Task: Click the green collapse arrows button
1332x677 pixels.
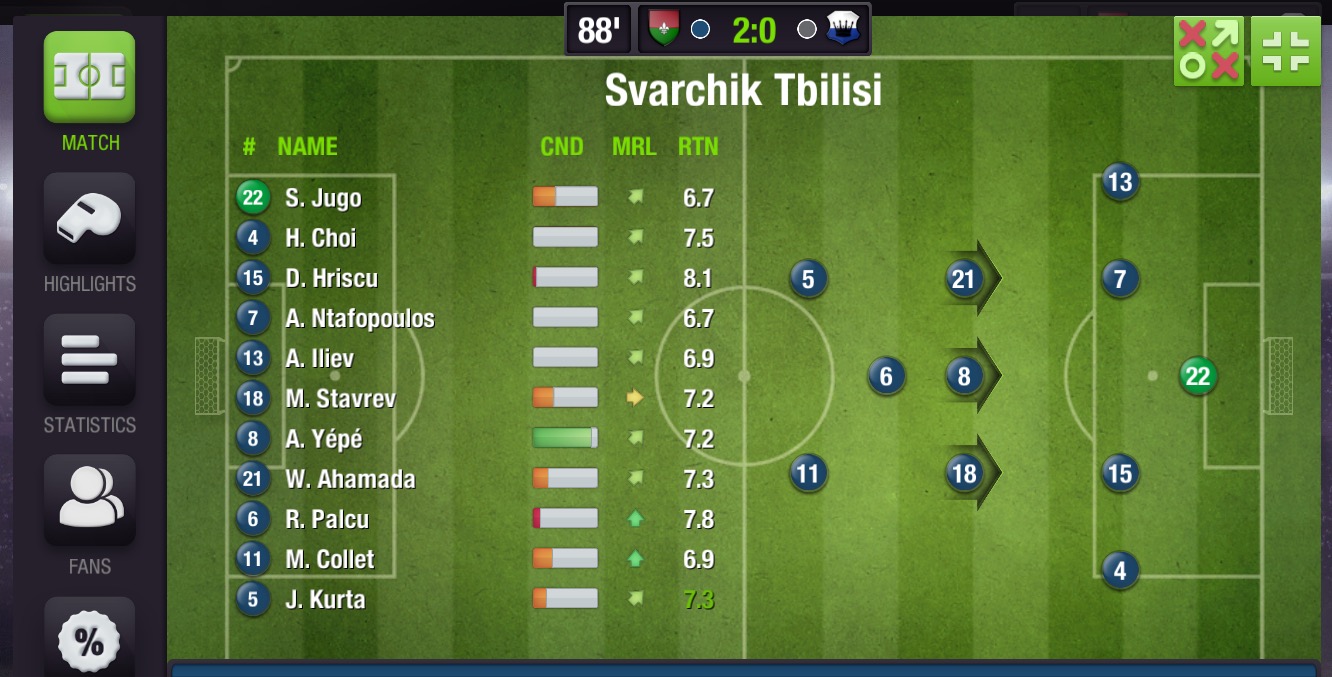Action: (1286, 51)
